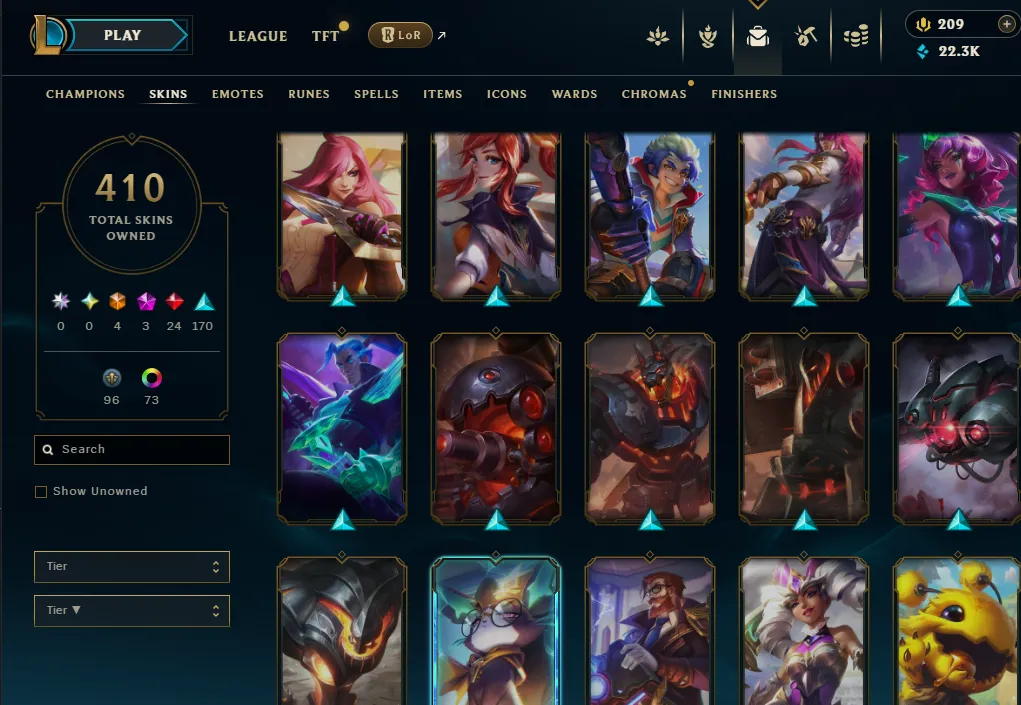
Task: Open the Runes tab
Action: click(x=309, y=94)
